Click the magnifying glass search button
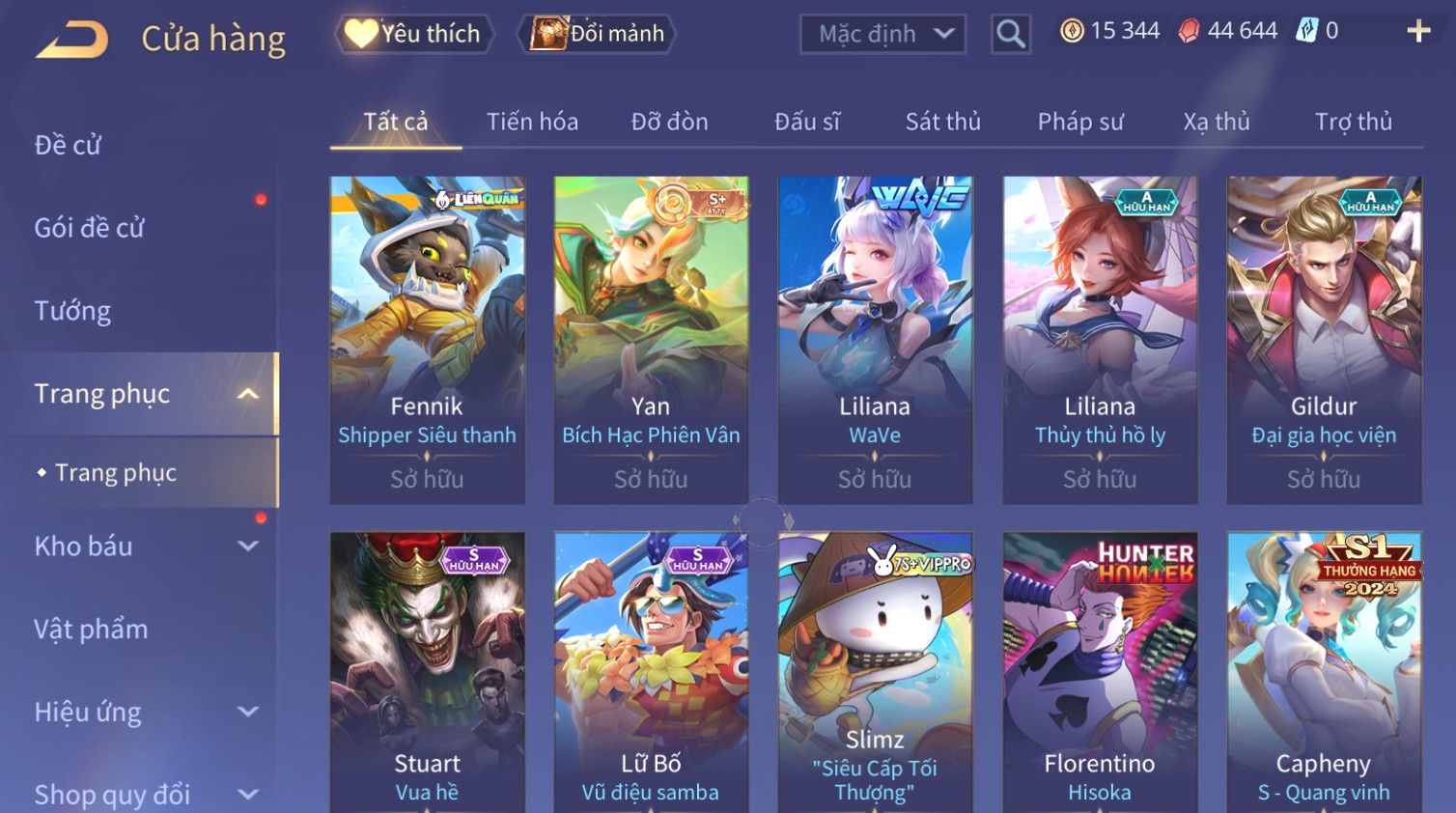This screenshot has height=813, width=1456. coord(1010,35)
